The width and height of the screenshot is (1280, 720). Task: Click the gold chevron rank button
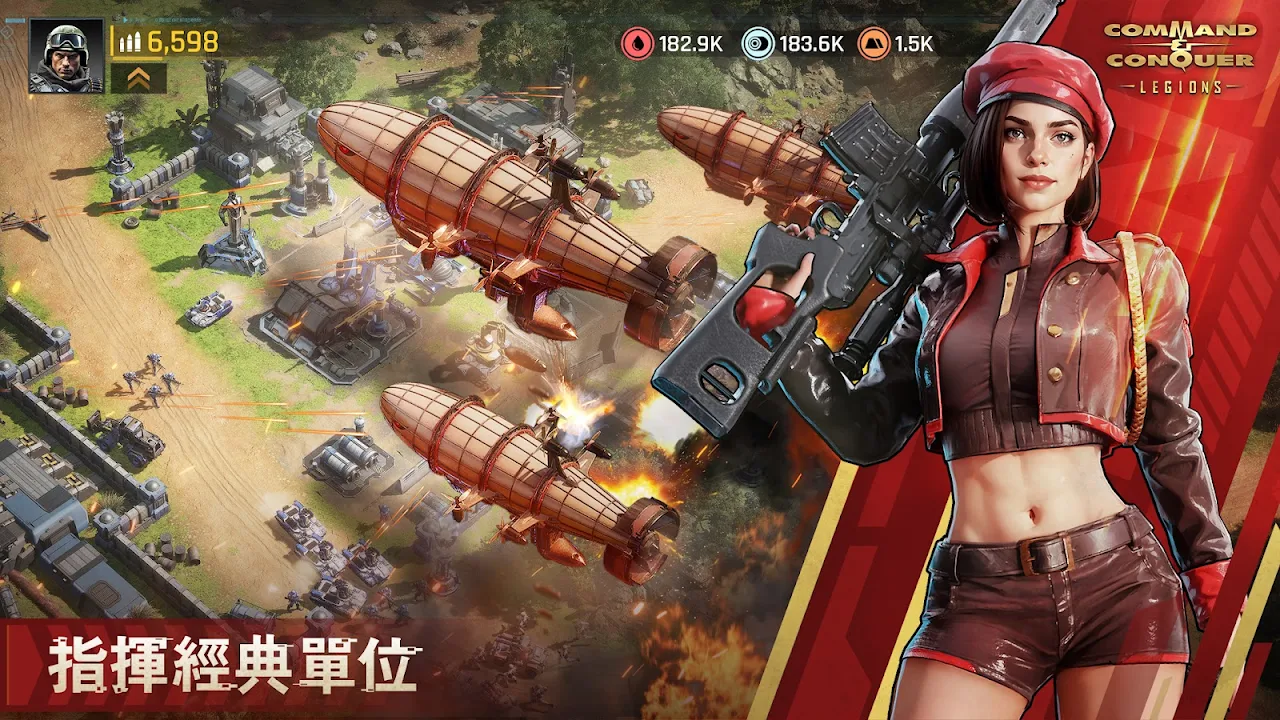point(138,78)
